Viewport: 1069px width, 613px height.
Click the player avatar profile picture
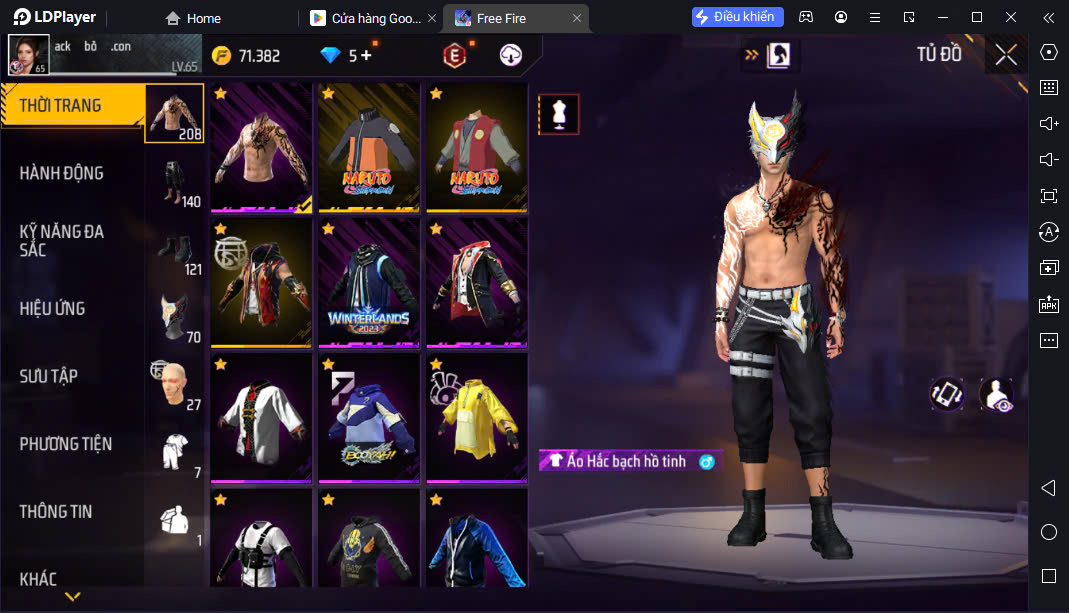coord(29,55)
